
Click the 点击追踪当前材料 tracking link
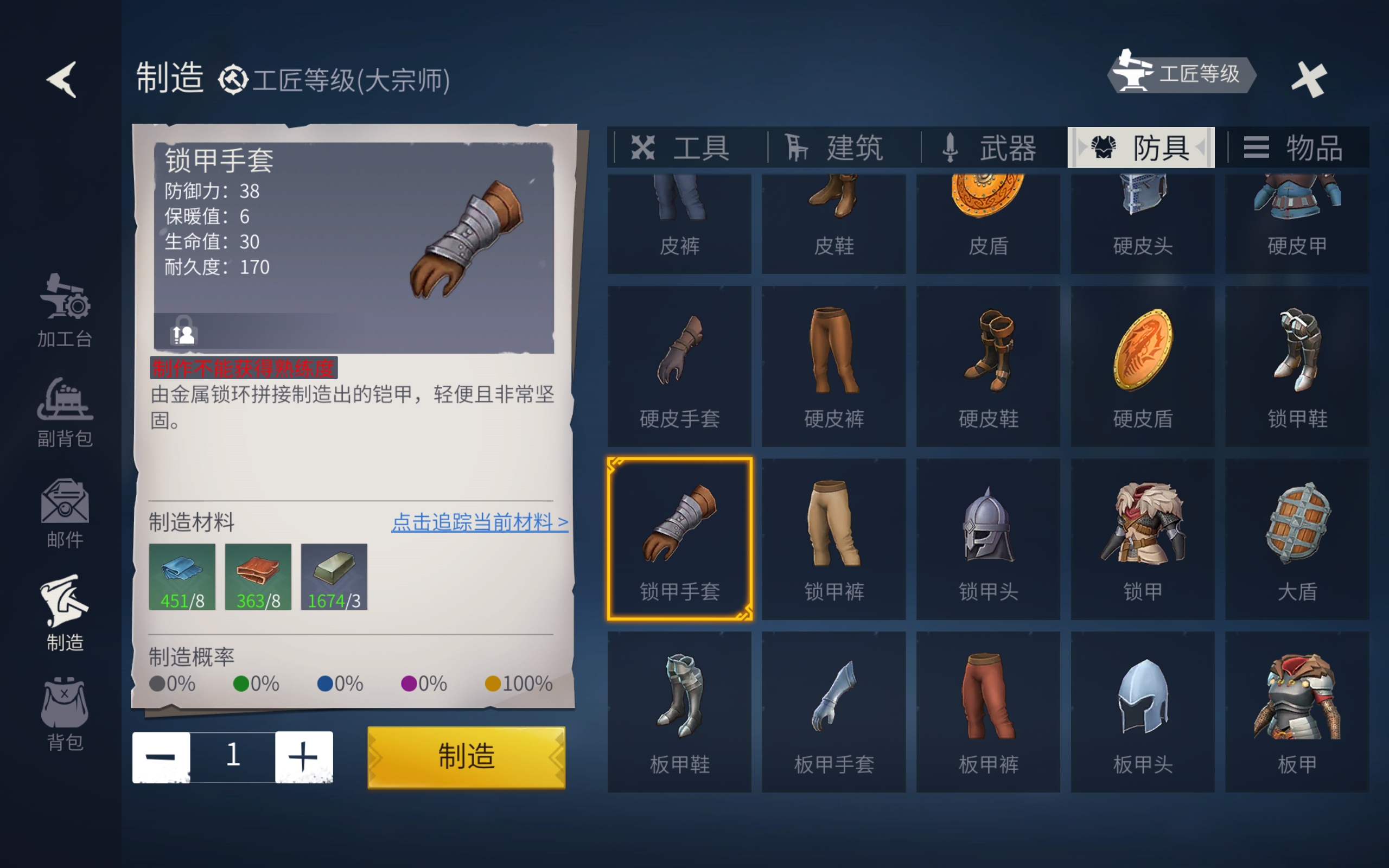[480, 522]
